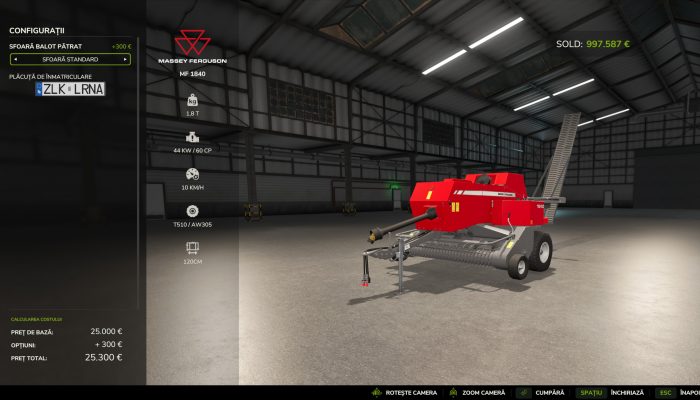Go back with the Înapoi button
The width and height of the screenshot is (700, 400).
[690, 393]
